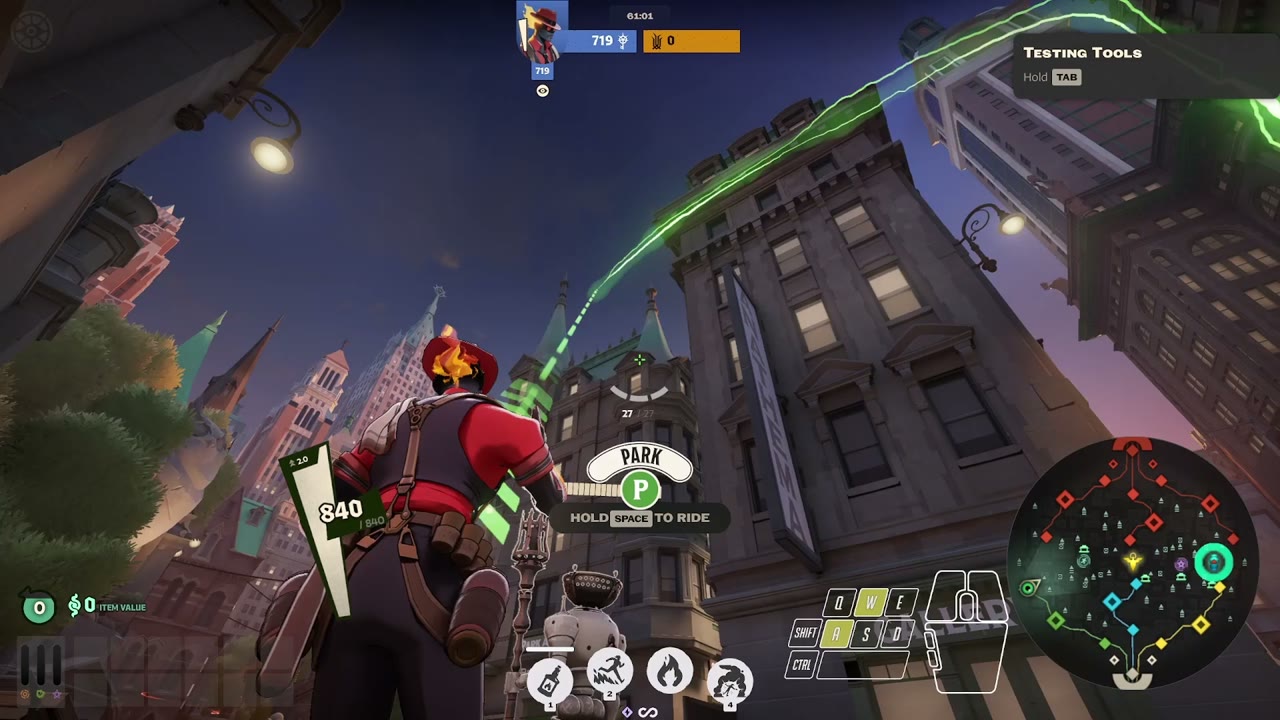Select the green Park zipline marker
Screen dimensions: 1280x720
[x=640, y=490]
